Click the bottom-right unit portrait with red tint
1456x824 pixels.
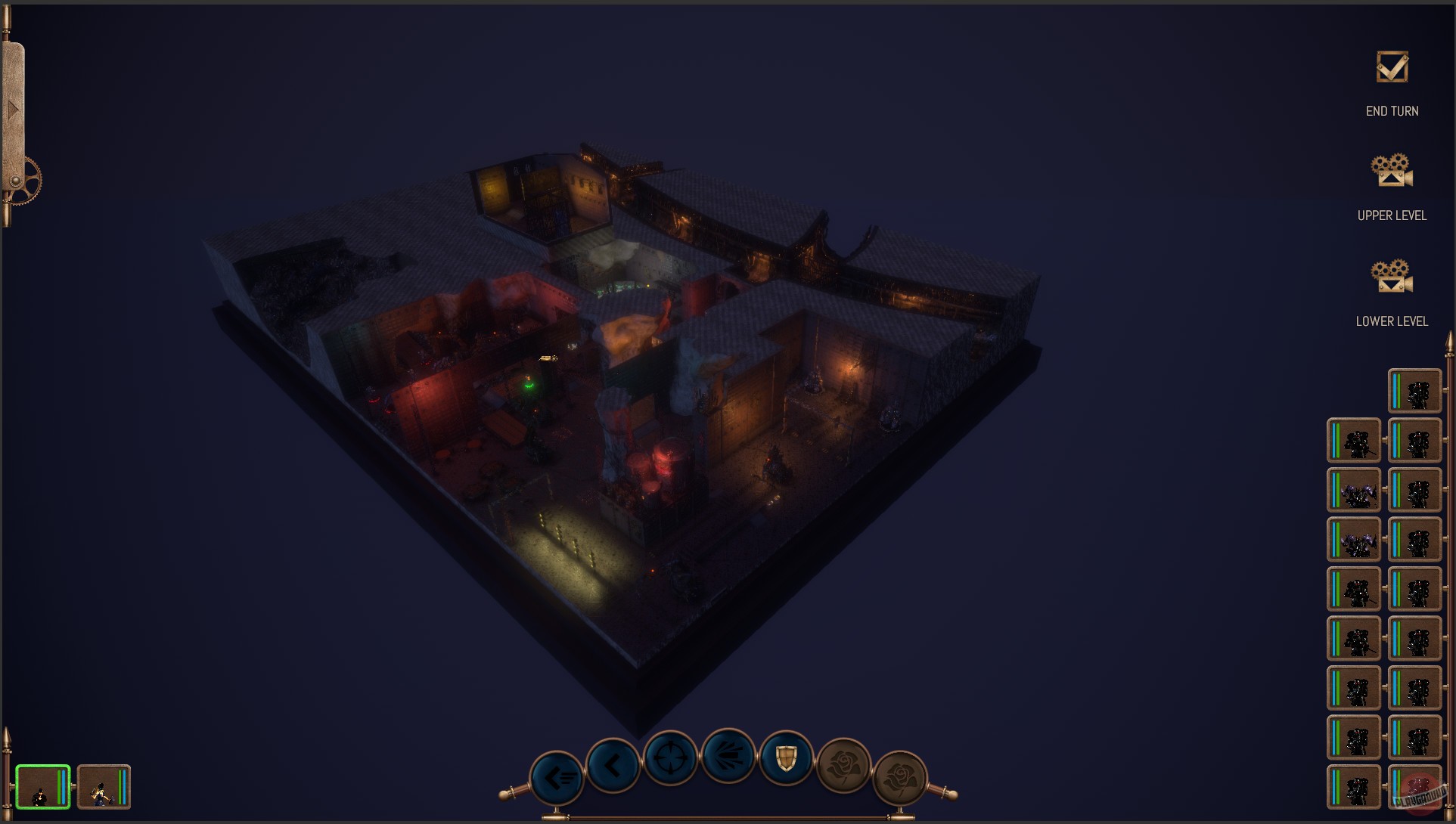[x=1414, y=787]
